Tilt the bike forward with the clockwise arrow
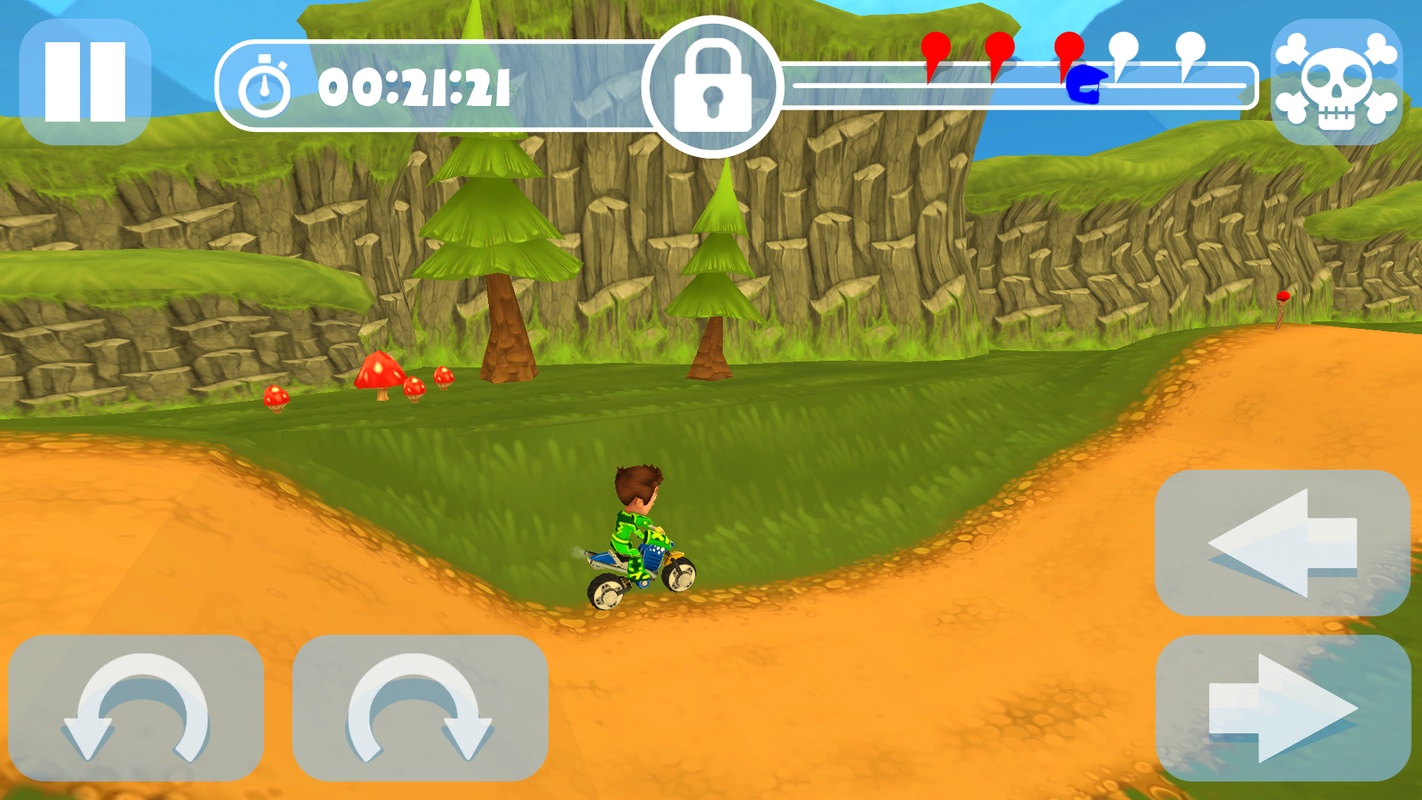The width and height of the screenshot is (1422, 800). pyautogui.click(x=420, y=707)
